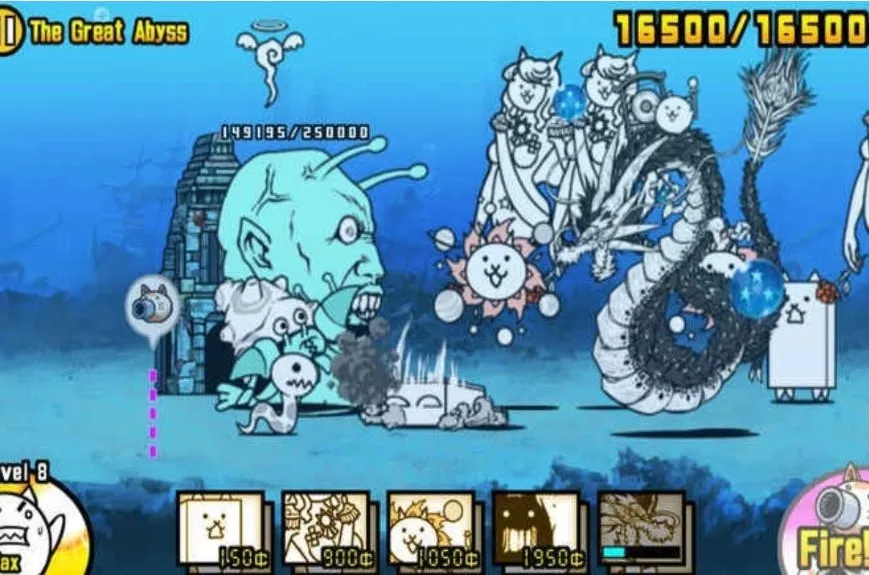Deploy the 1050¢ sun cat unit
Screen dimensions: 869x575
(431, 529)
